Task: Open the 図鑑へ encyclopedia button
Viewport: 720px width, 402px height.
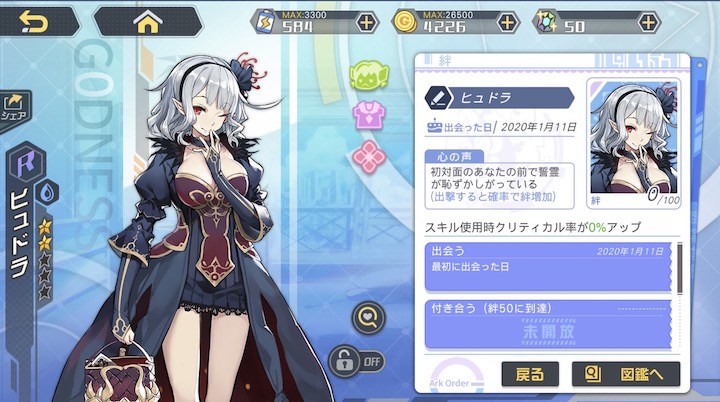Action: tap(625, 376)
